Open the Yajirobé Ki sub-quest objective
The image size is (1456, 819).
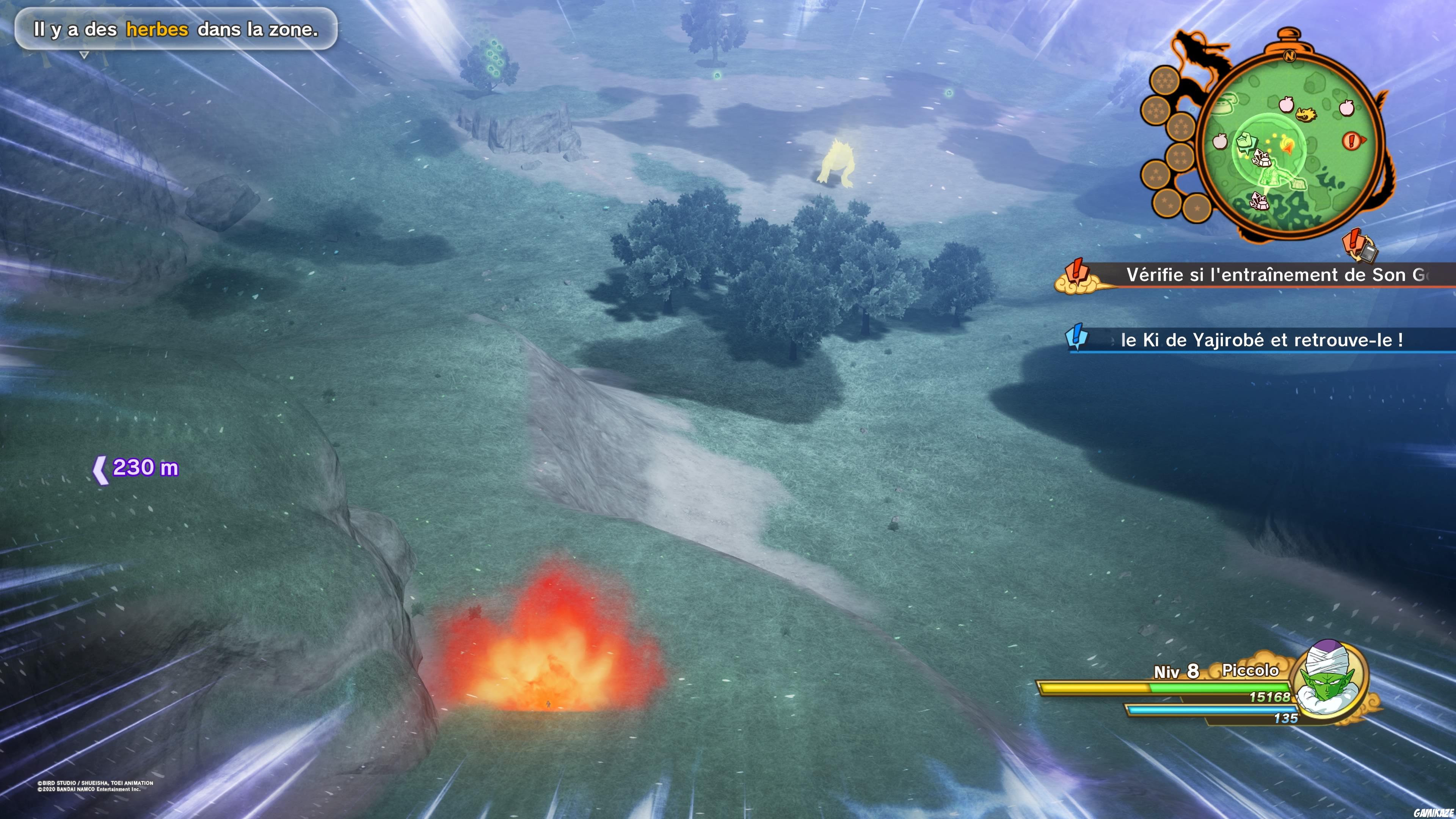[1260, 340]
